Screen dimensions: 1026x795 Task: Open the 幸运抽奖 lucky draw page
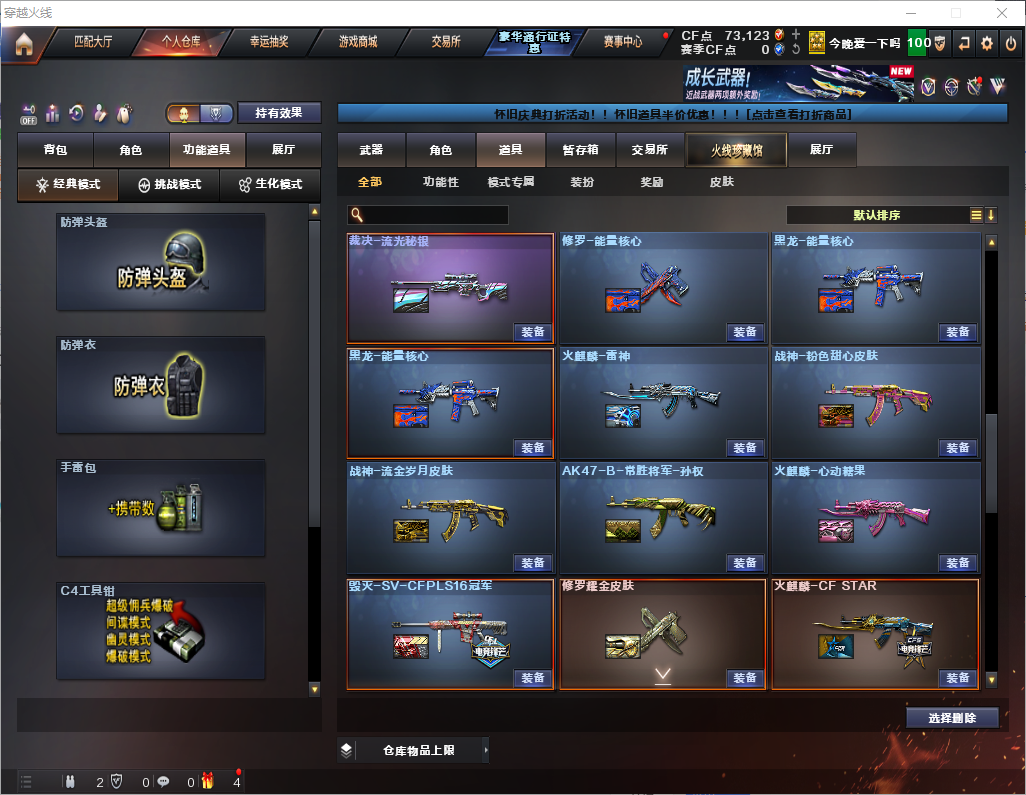coord(268,43)
